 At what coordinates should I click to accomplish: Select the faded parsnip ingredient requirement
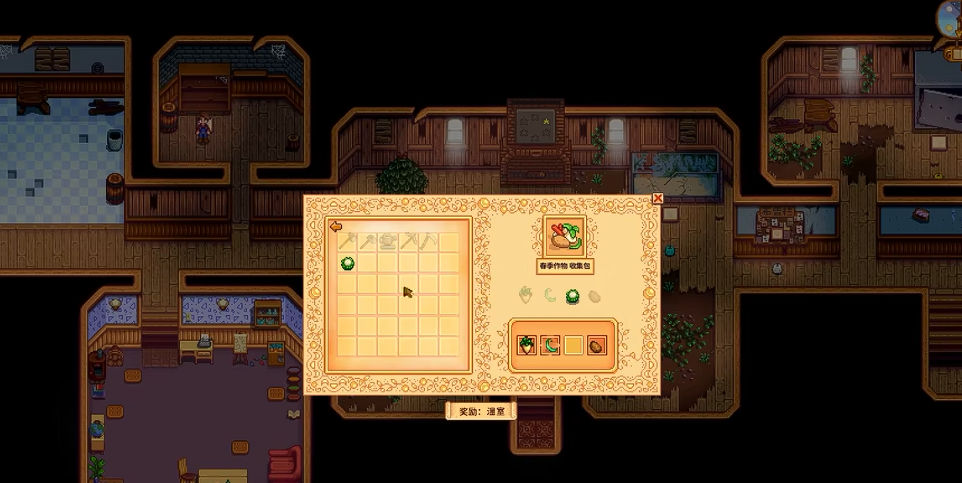tap(525, 295)
